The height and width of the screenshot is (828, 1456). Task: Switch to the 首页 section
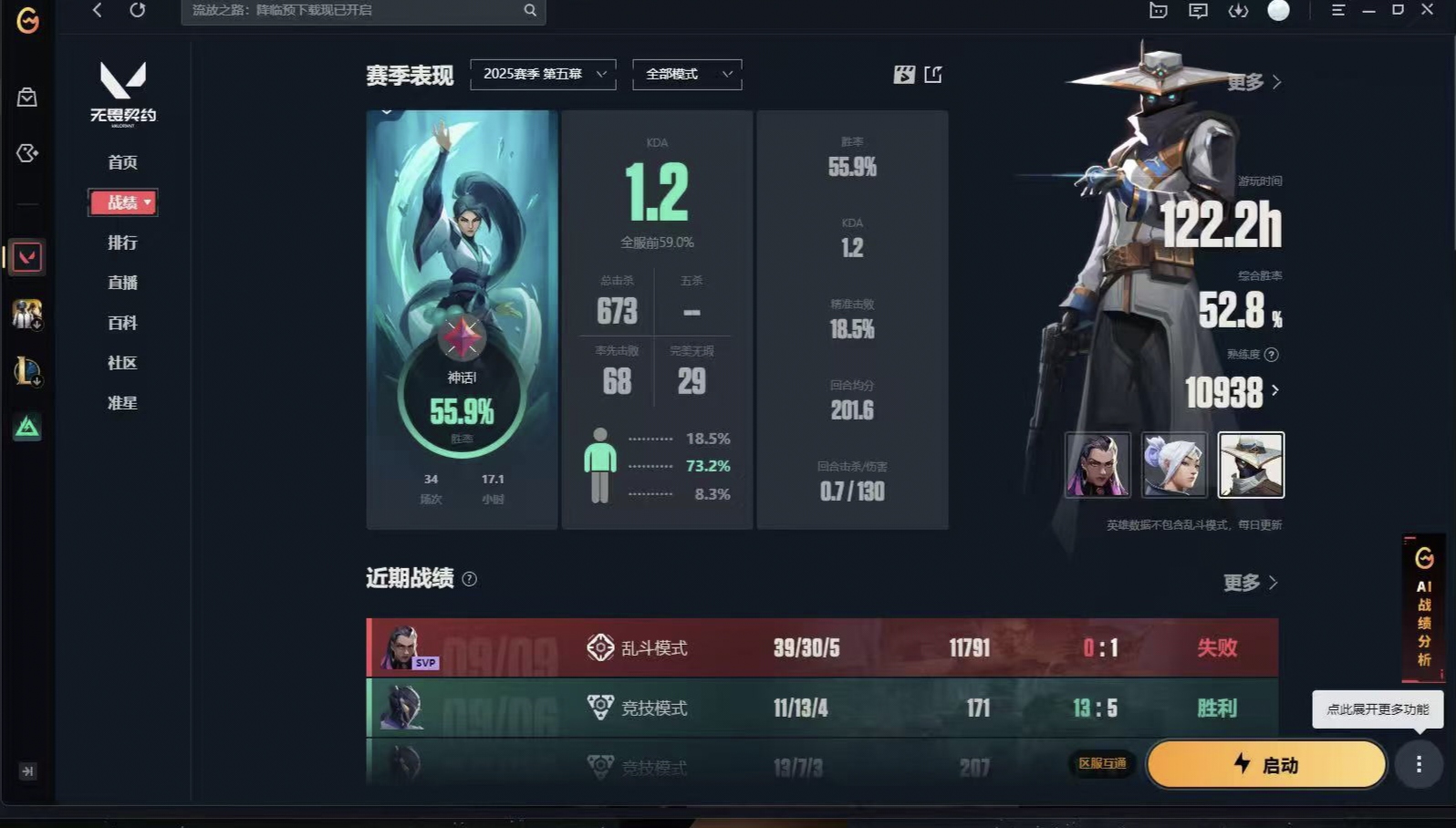point(122,162)
